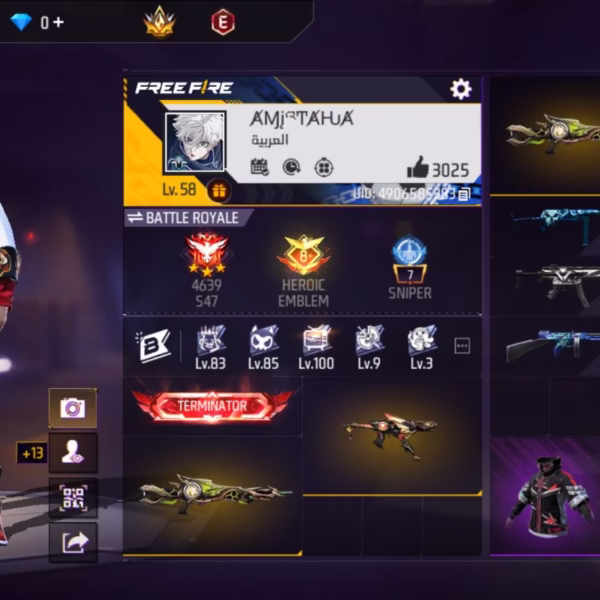This screenshot has width=600, height=600.
Task: Tap the Terminator title banner
Action: (x=212, y=405)
